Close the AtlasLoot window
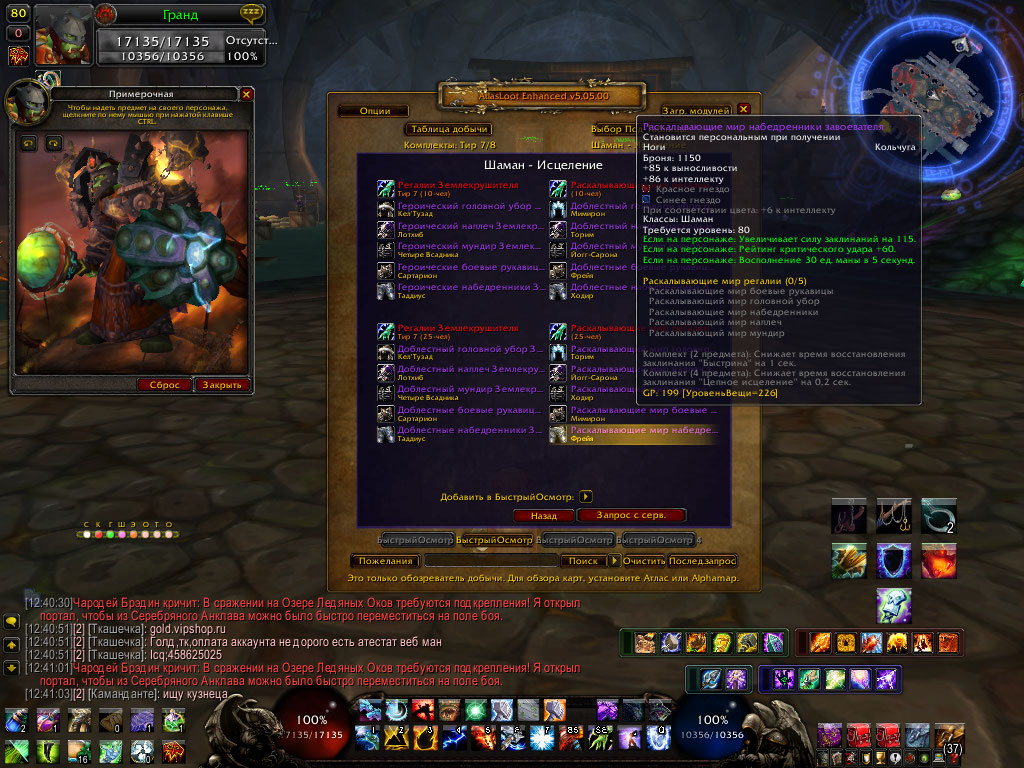The height and width of the screenshot is (768, 1024). coord(744,109)
